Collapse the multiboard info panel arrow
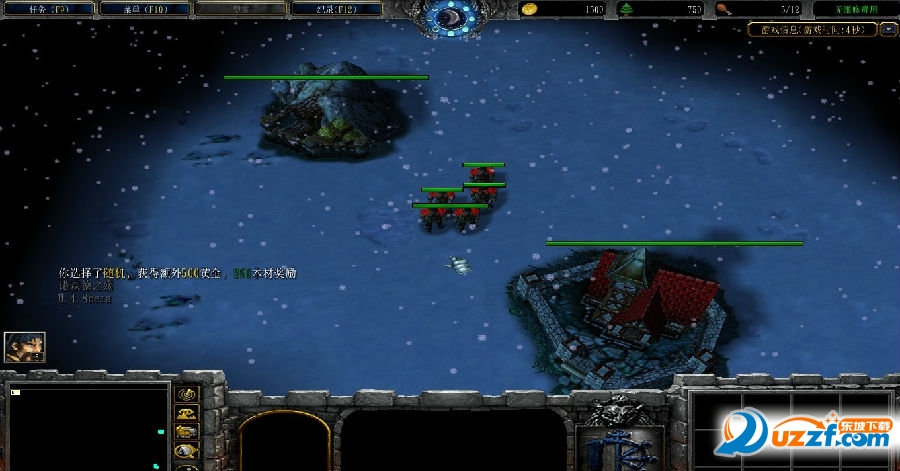Viewport: 900px width, 471px height. pyautogui.click(x=888, y=29)
